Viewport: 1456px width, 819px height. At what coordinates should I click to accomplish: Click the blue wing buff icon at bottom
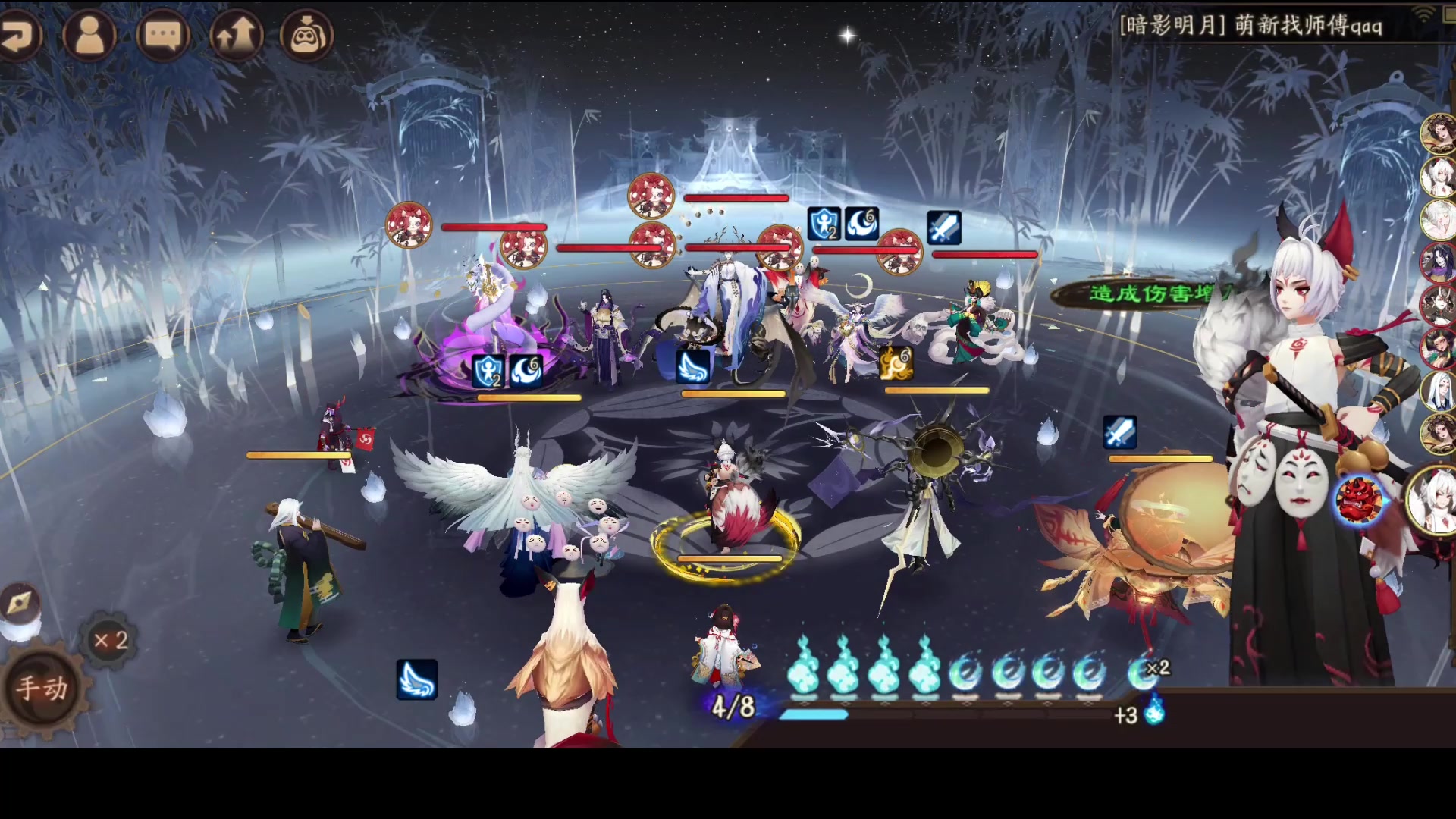tap(416, 679)
